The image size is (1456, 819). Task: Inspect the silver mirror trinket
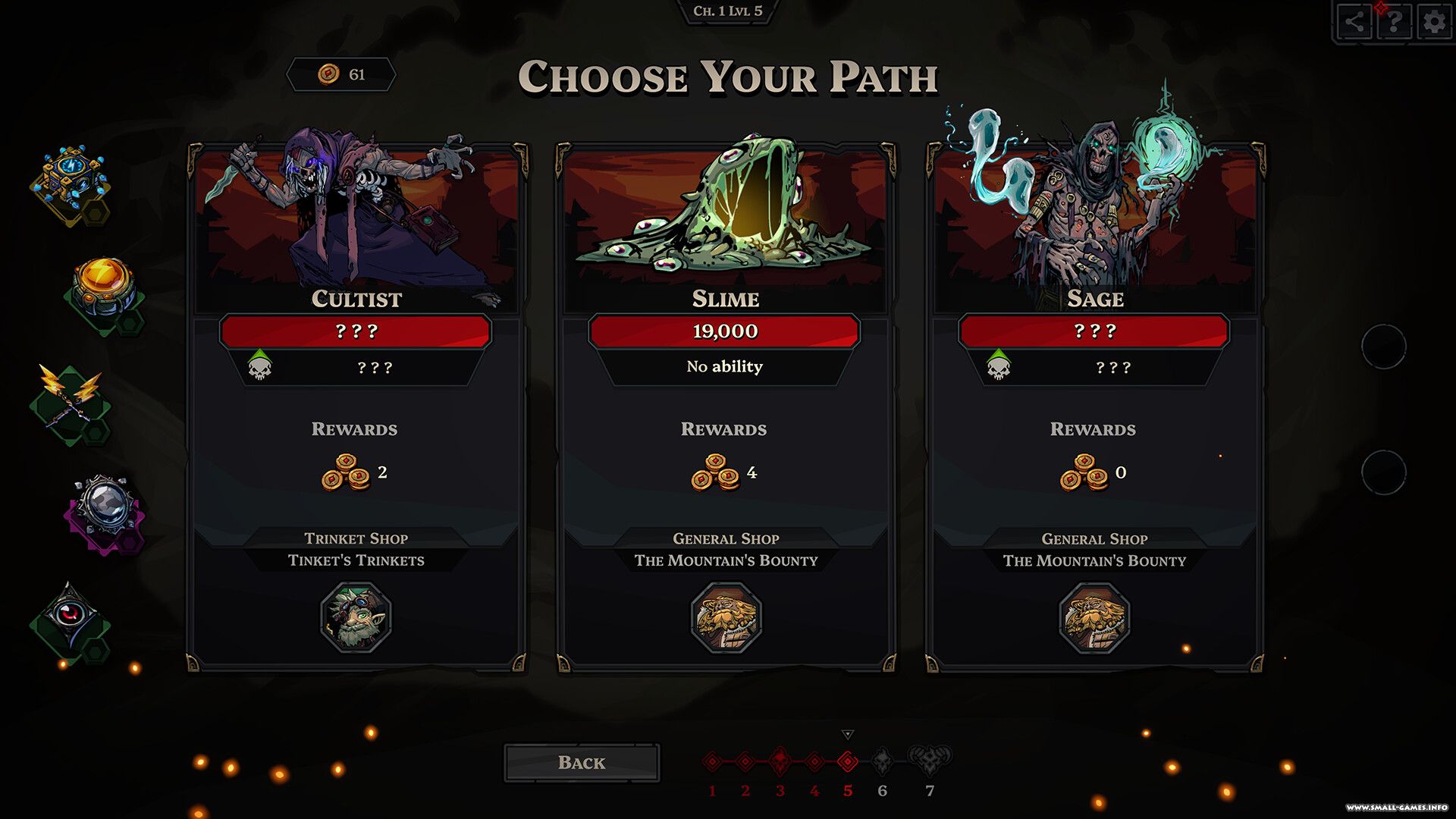pyautogui.click(x=105, y=507)
